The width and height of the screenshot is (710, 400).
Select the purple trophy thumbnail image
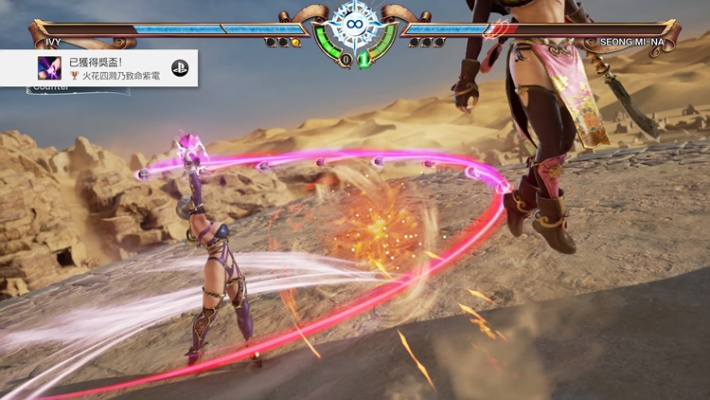click(49, 68)
